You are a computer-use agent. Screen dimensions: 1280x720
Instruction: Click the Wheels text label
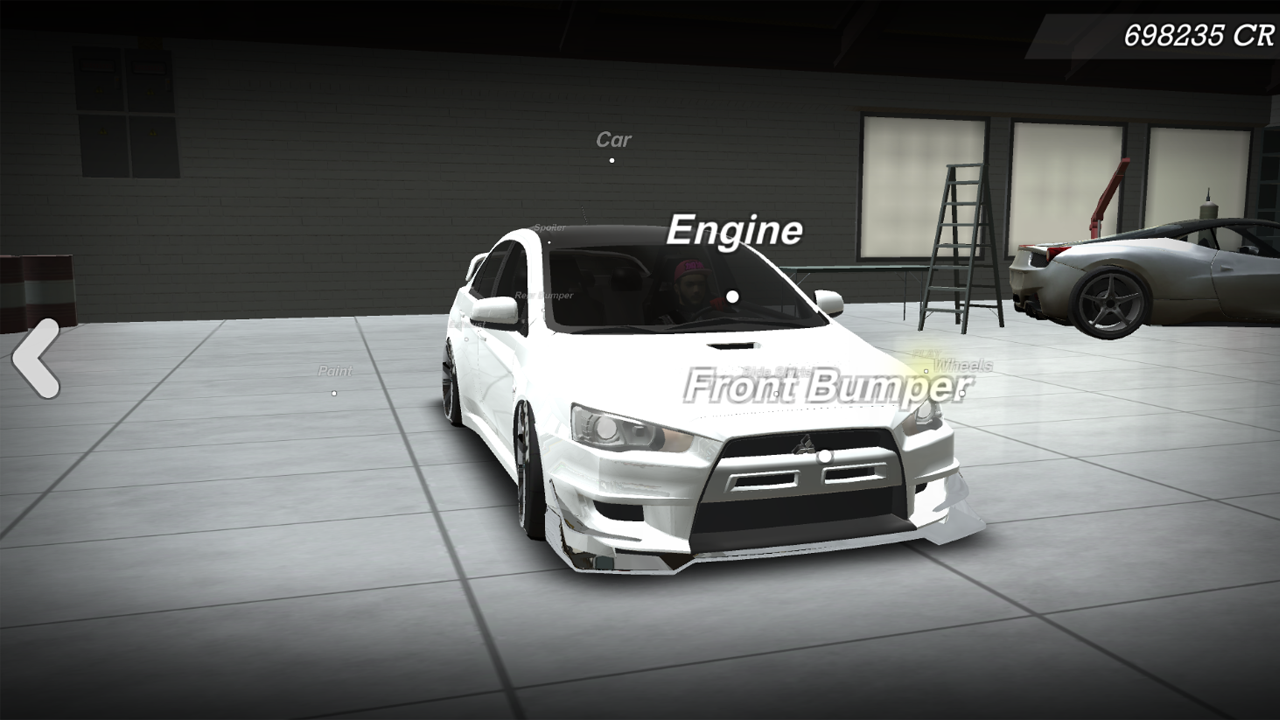pyautogui.click(x=962, y=364)
